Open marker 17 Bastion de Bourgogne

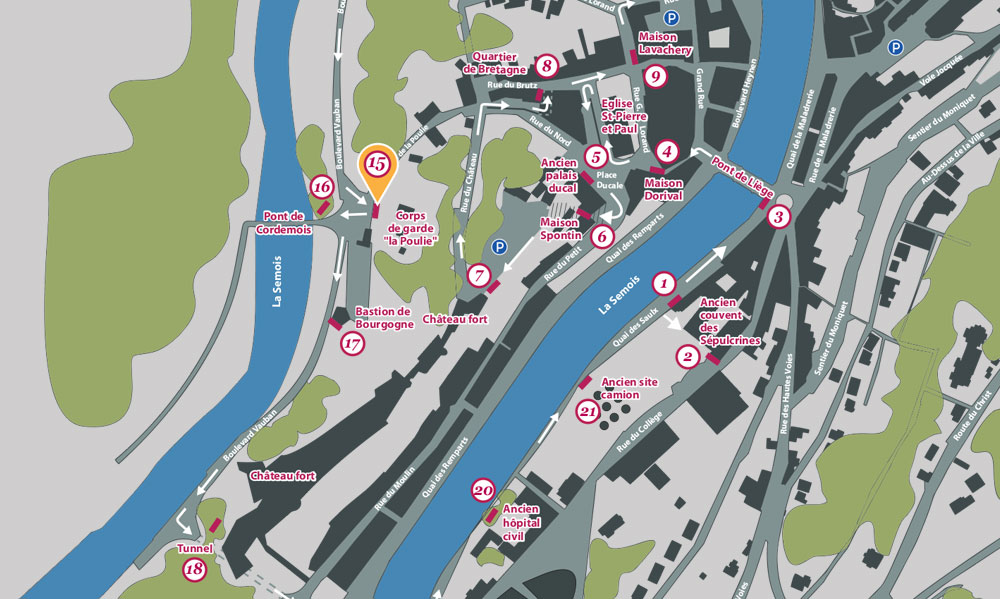[351, 344]
